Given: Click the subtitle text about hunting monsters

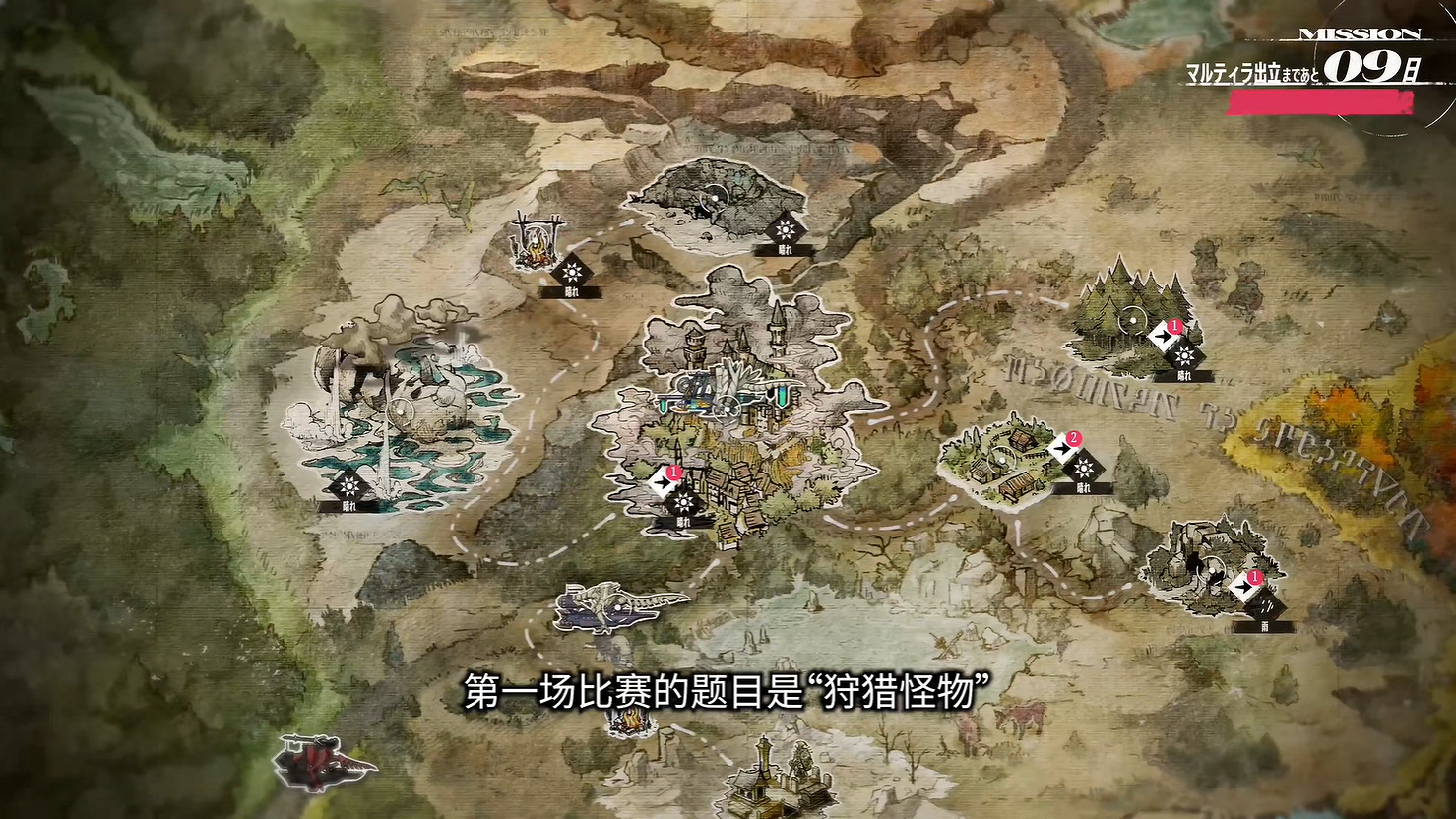Looking at the screenshot, I should (x=728, y=692).
